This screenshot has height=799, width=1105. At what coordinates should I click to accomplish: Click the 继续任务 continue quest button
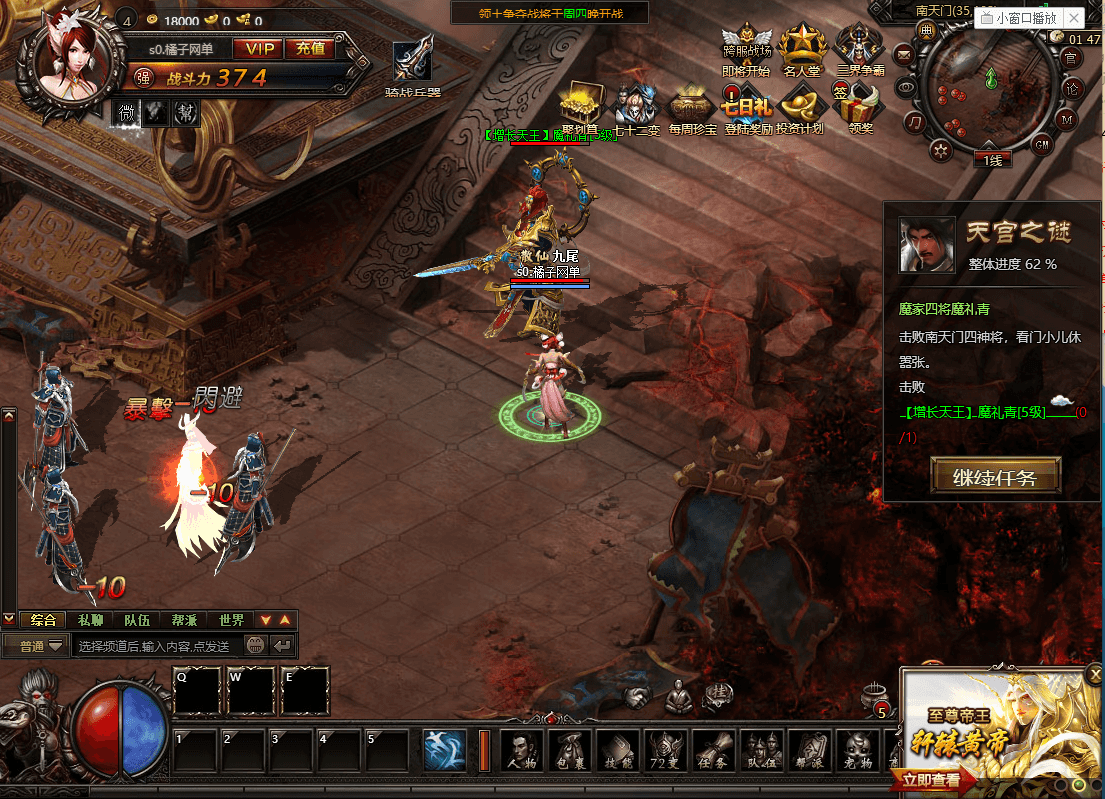(993, 477)
